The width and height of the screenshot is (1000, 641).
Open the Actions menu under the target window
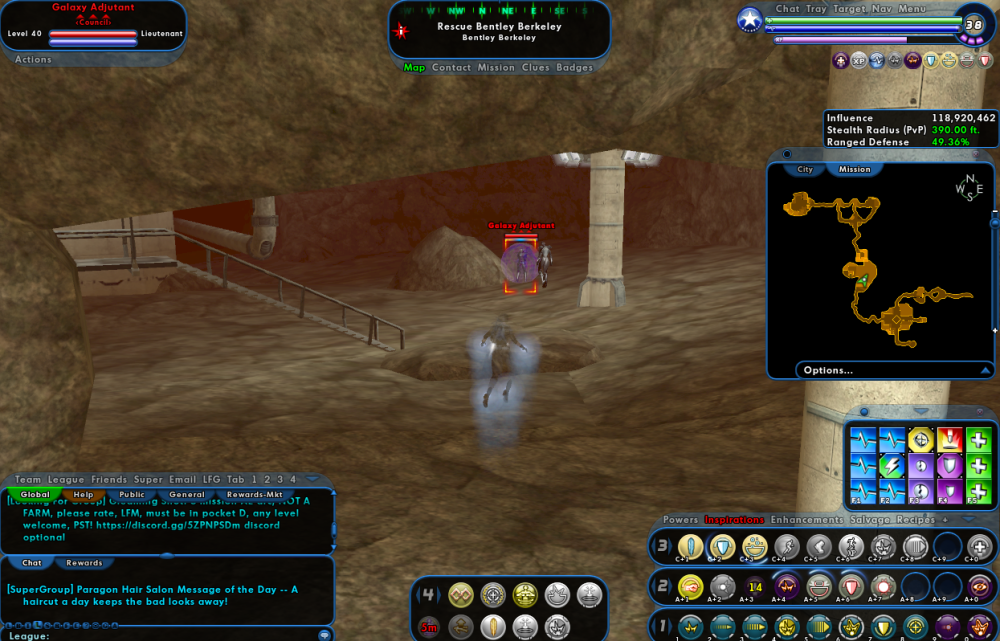(x=33, y=60)
